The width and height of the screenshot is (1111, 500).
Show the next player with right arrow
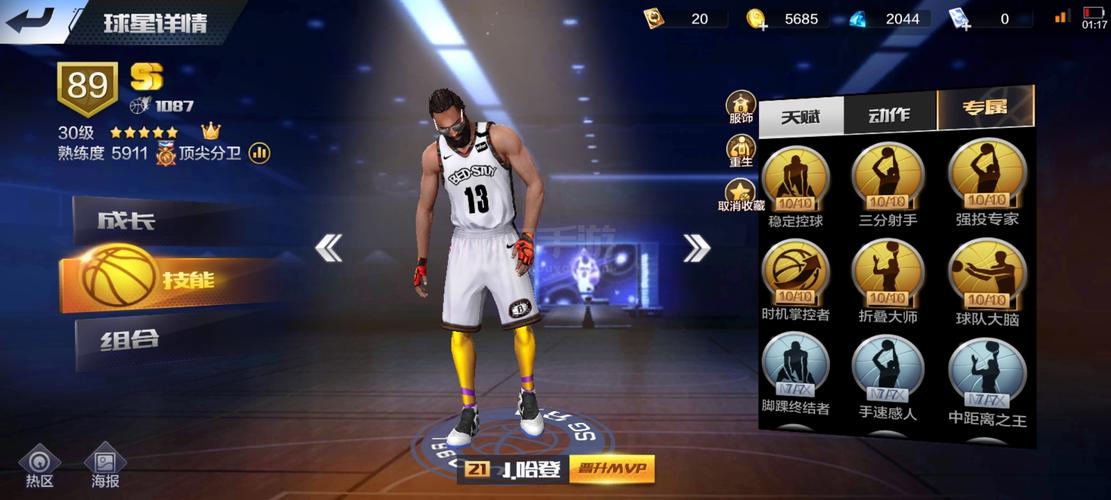coord(696,247)
